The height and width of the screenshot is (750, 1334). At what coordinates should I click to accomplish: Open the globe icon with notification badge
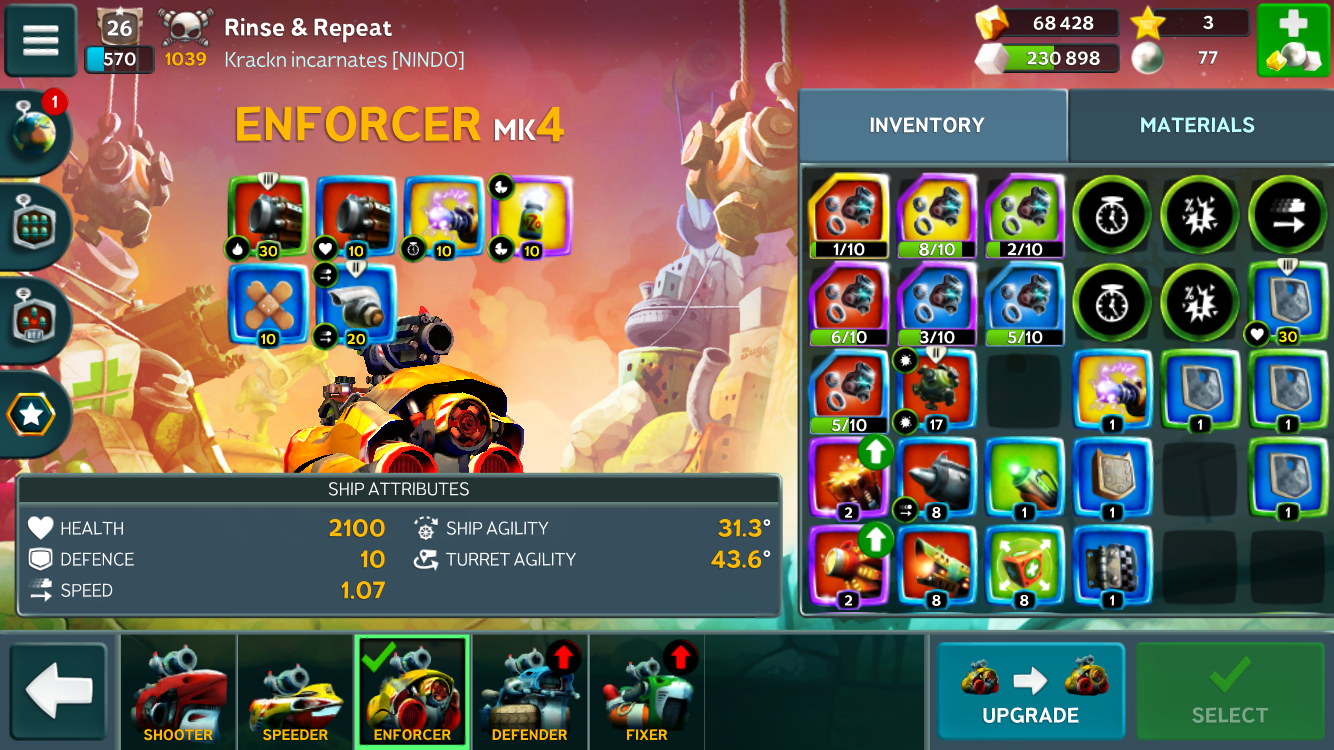tap(34, 135)
